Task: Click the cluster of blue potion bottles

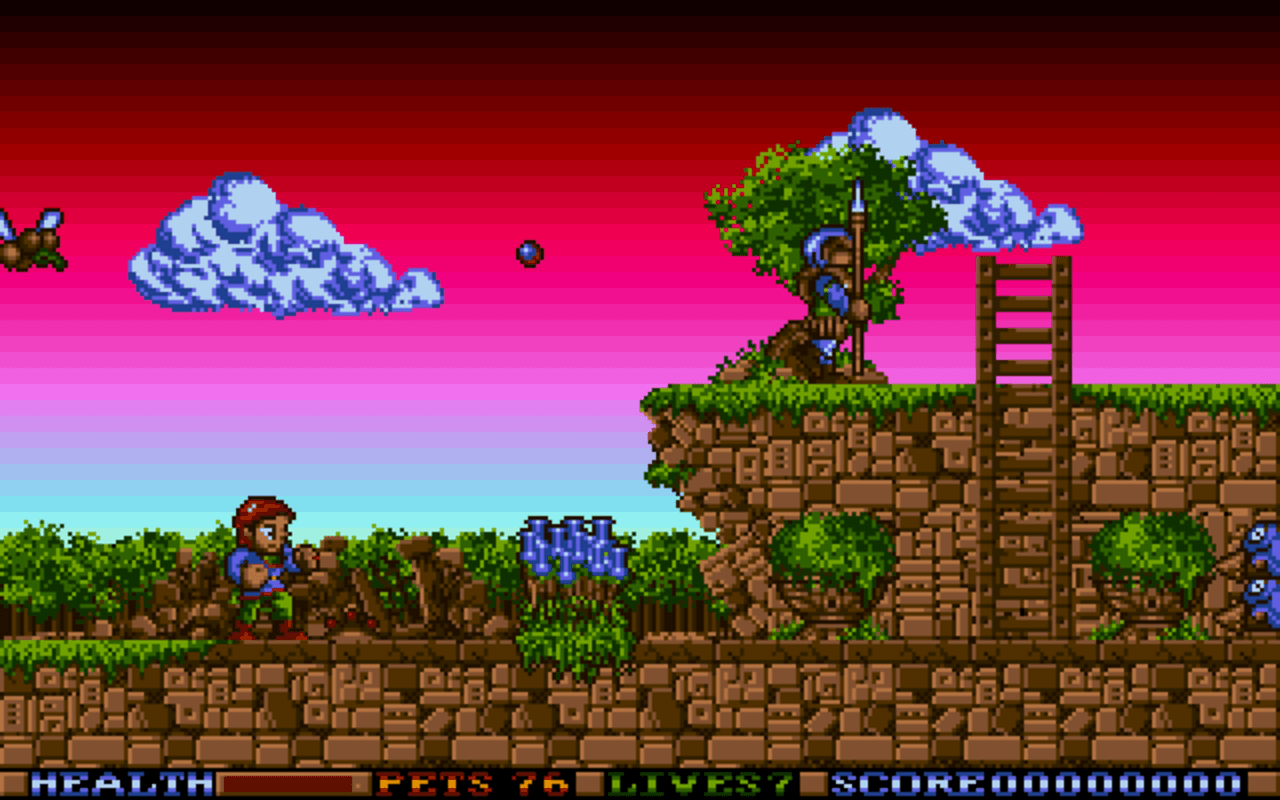Action: pos(568,550)
